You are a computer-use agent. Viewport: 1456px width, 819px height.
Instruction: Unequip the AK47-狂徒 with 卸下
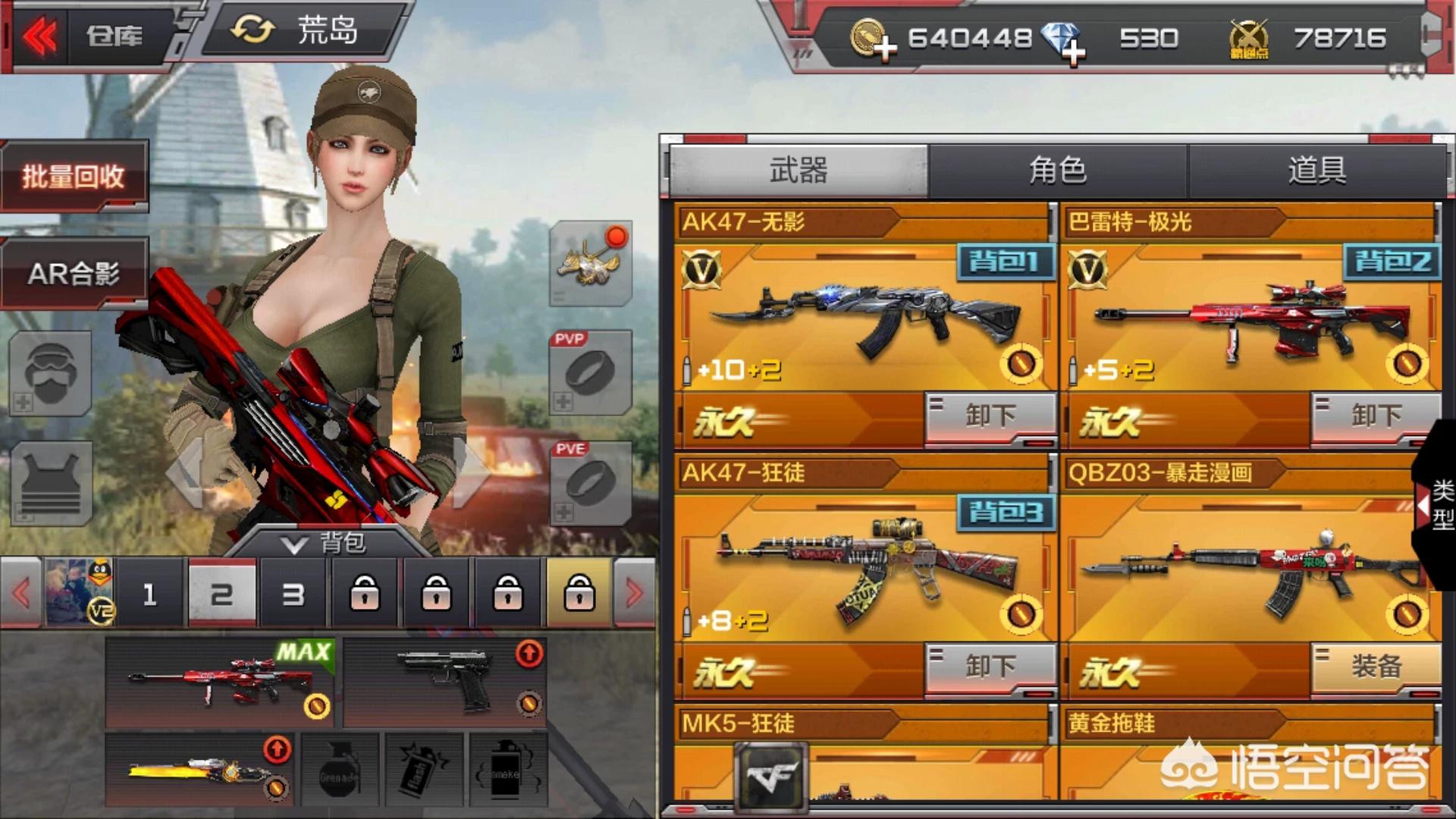pyautogui.click(x=990, y=667)
